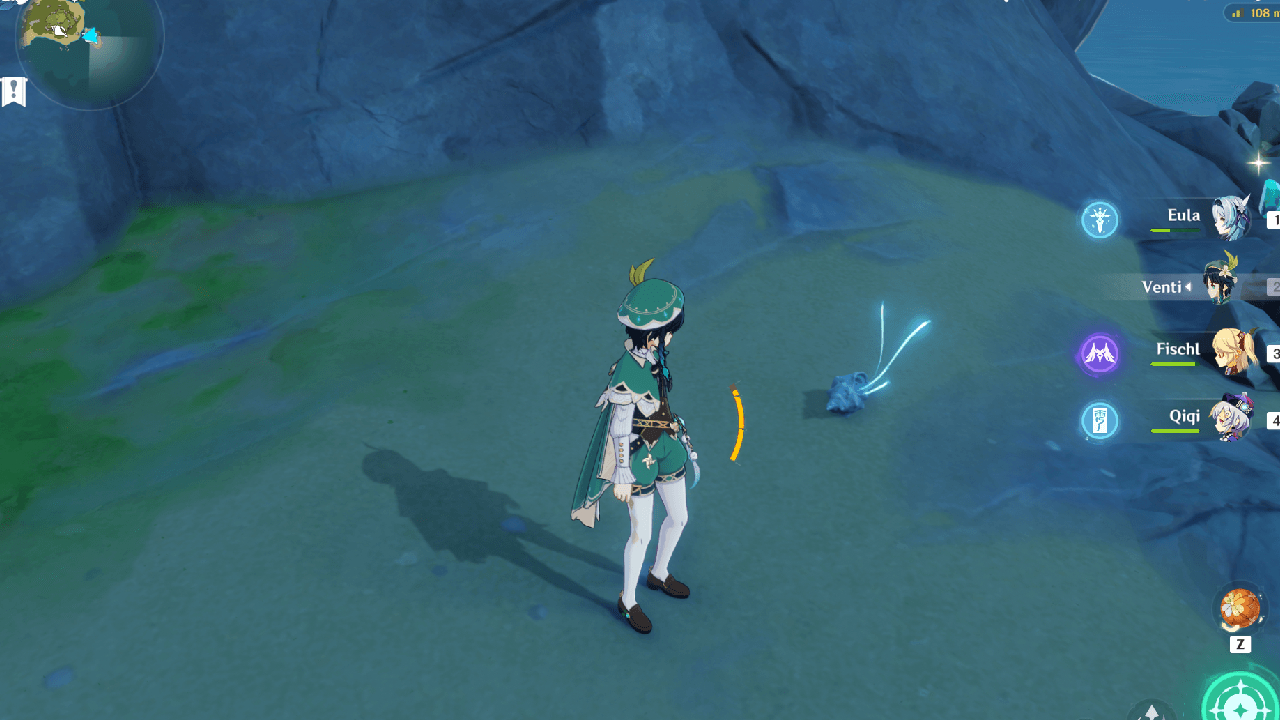Click Eula's cryo skill status icon

click(x=1098, y=219)
